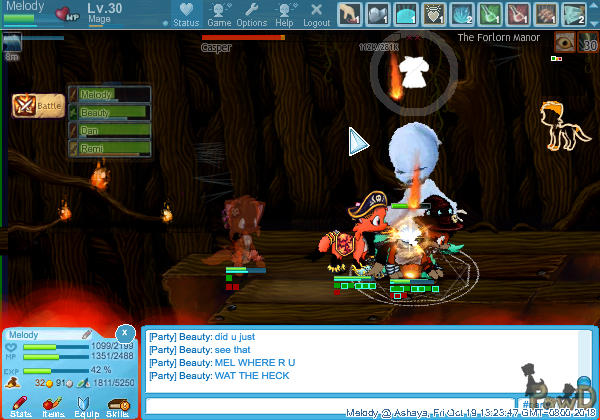
Task: Click the pencil edit icon beside Melody
Action: 88,334
